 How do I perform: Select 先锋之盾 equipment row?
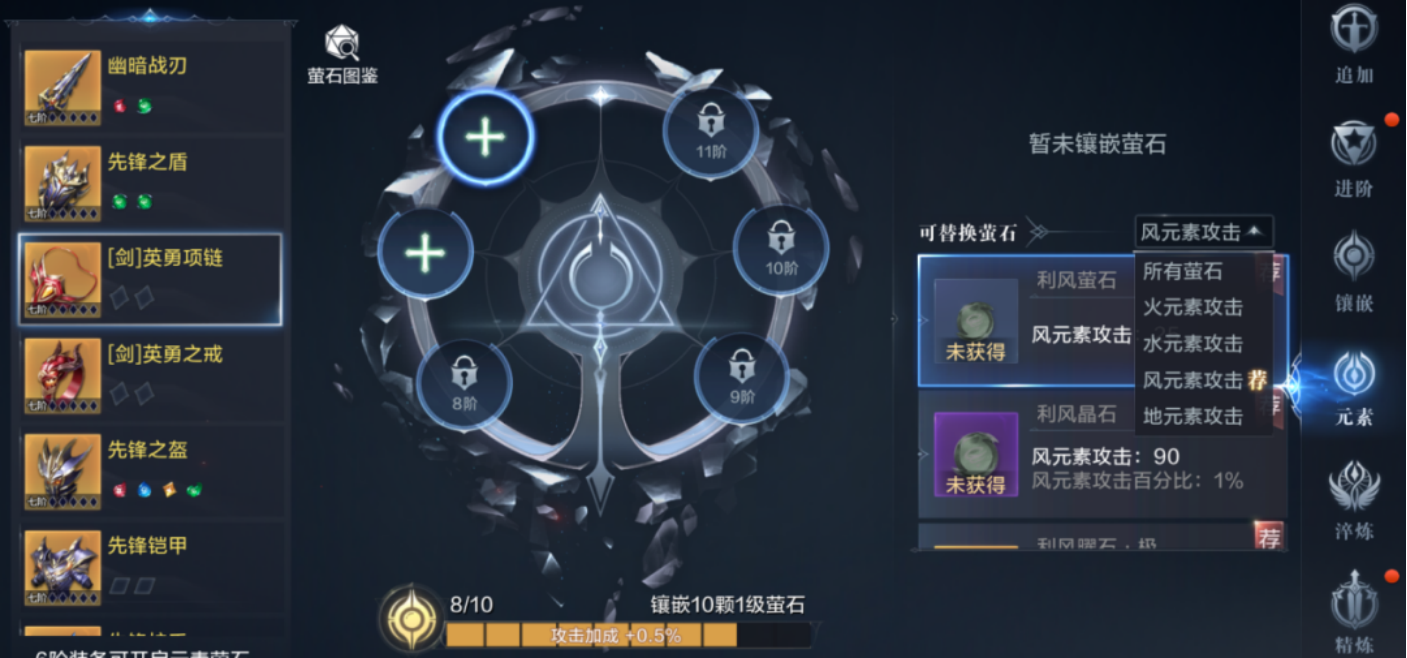click(150, 182)
